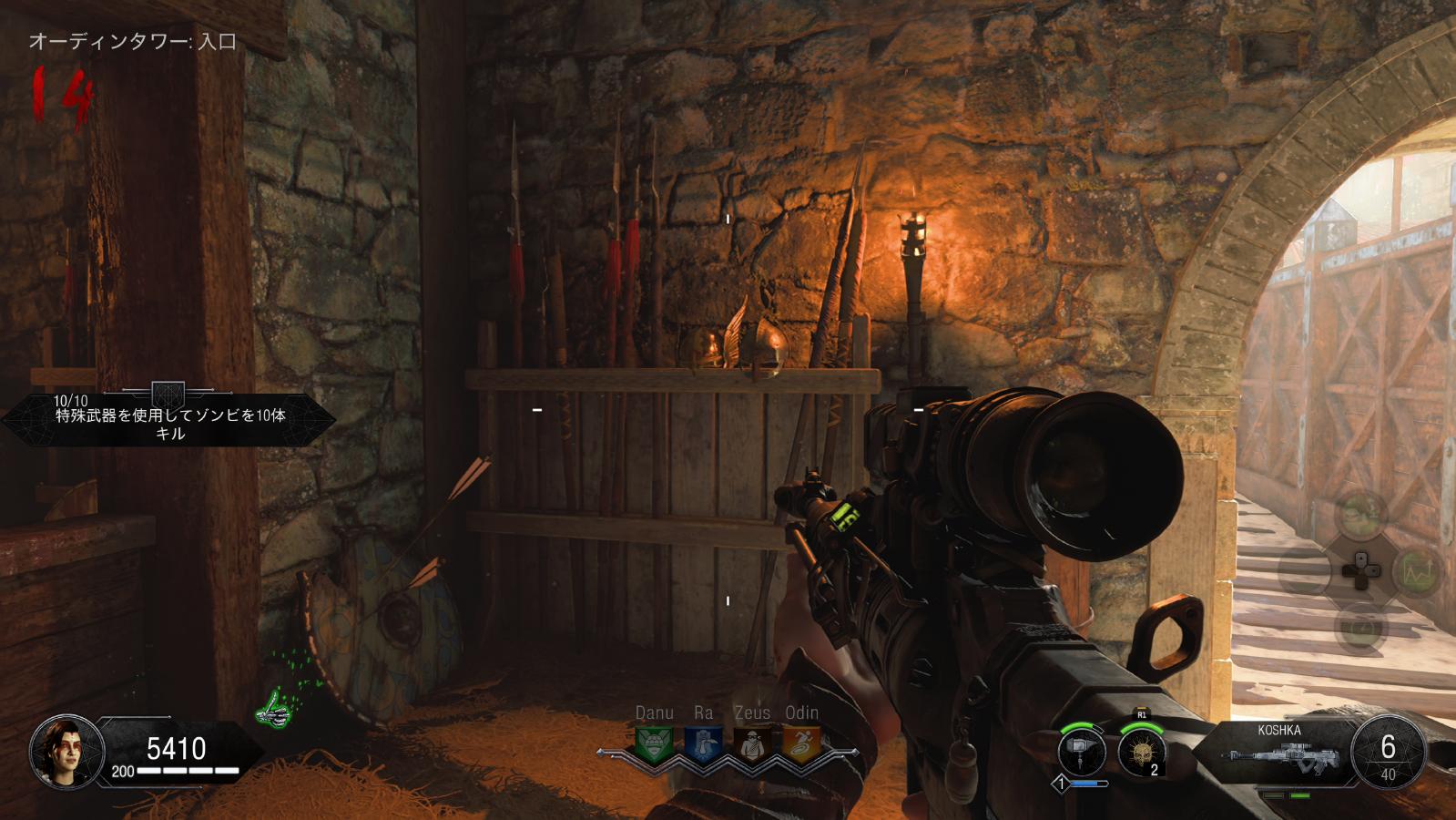Select the KOSHKA sniper rifle weapon panel

point(1278,753)
